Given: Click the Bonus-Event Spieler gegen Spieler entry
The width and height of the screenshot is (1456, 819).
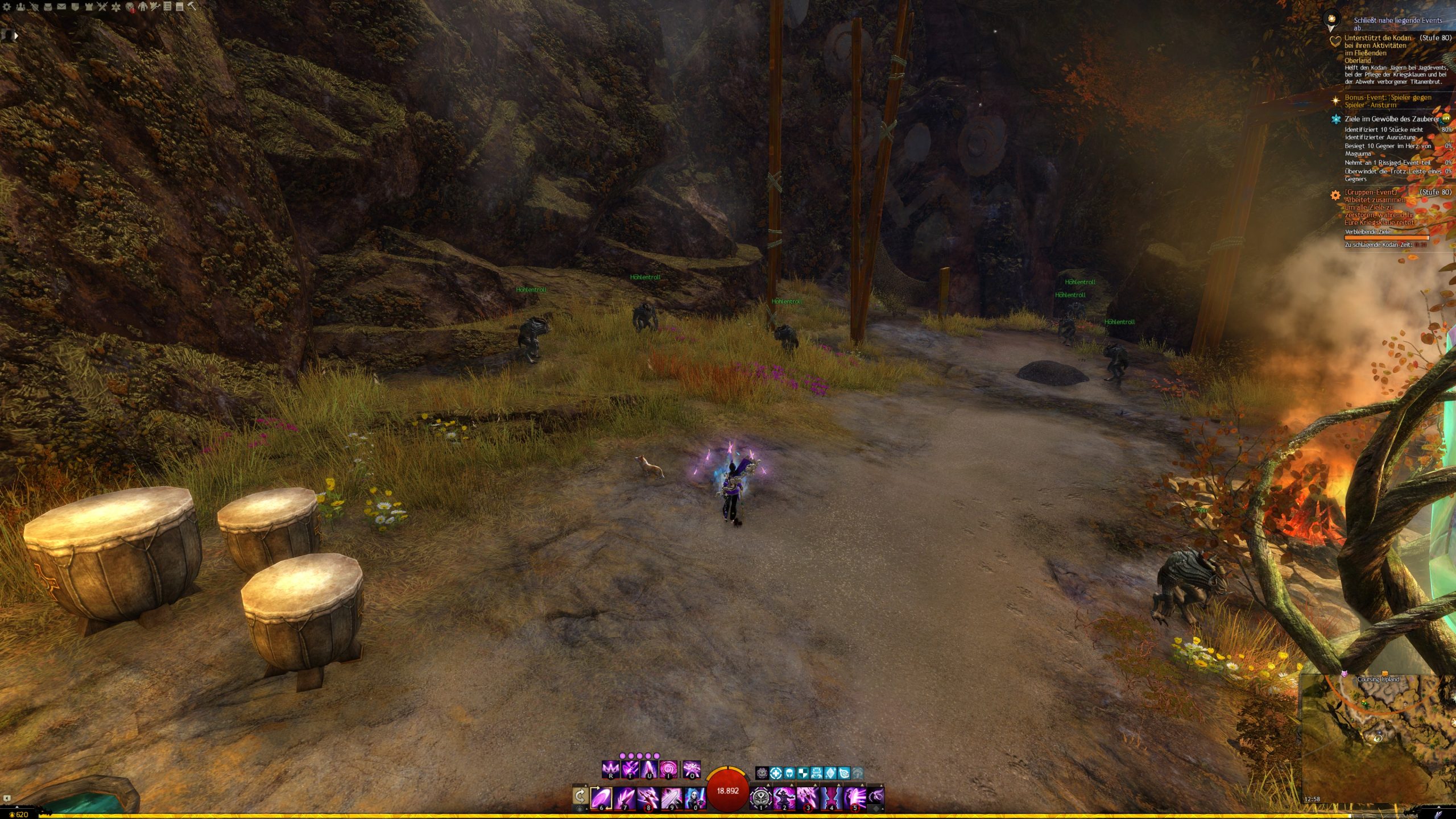Looking at the screenshot, I should click(1388, 101).
